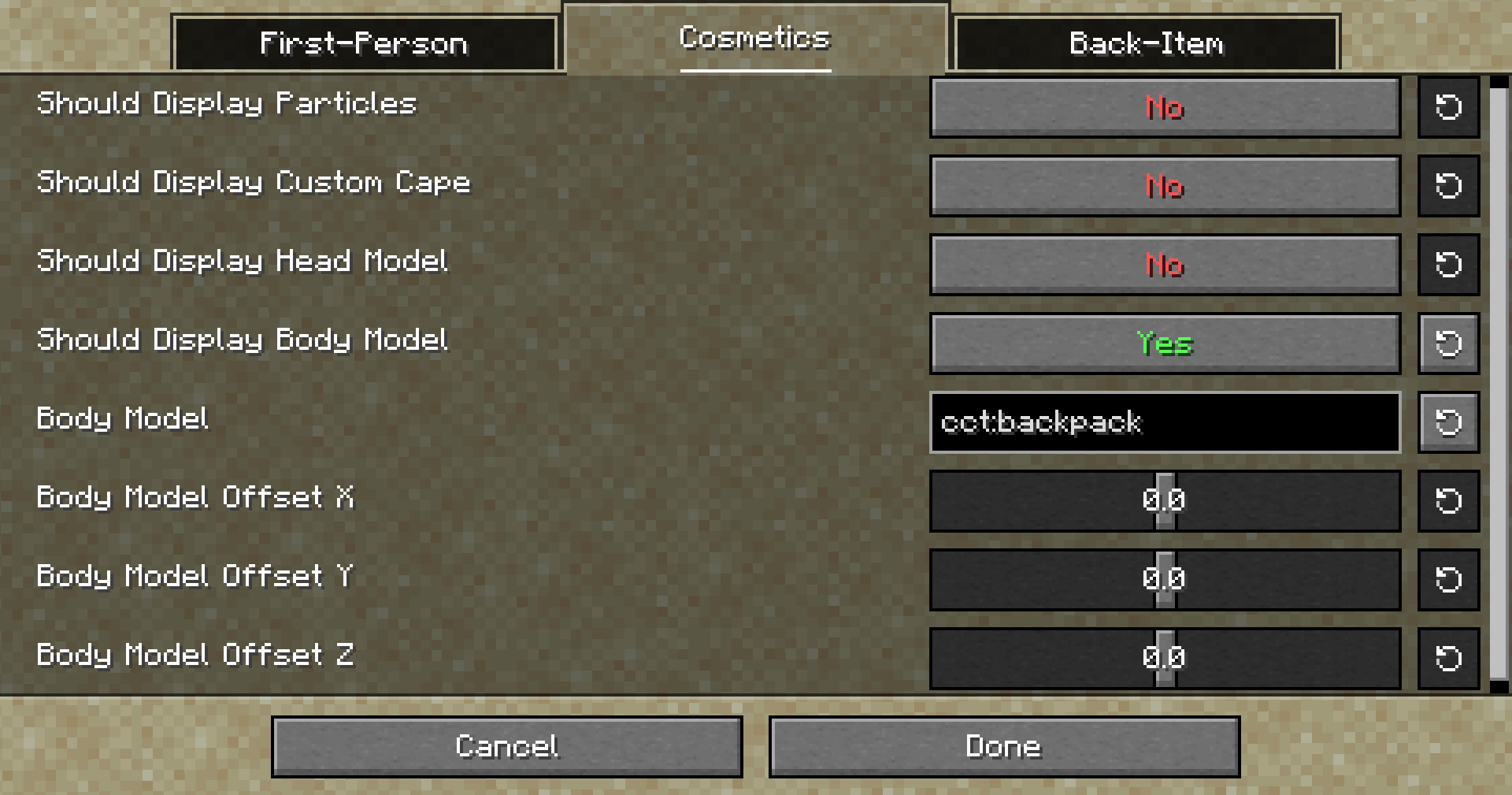Switch to the First-Person tab
Image resolution: width=1512 pixels, height=795 pixels.
pyautogui.click(x=365, y=43)
